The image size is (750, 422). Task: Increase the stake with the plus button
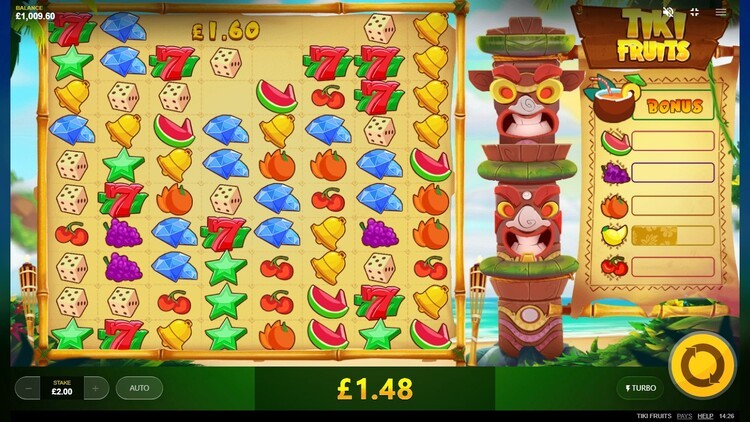click(96, 388)
